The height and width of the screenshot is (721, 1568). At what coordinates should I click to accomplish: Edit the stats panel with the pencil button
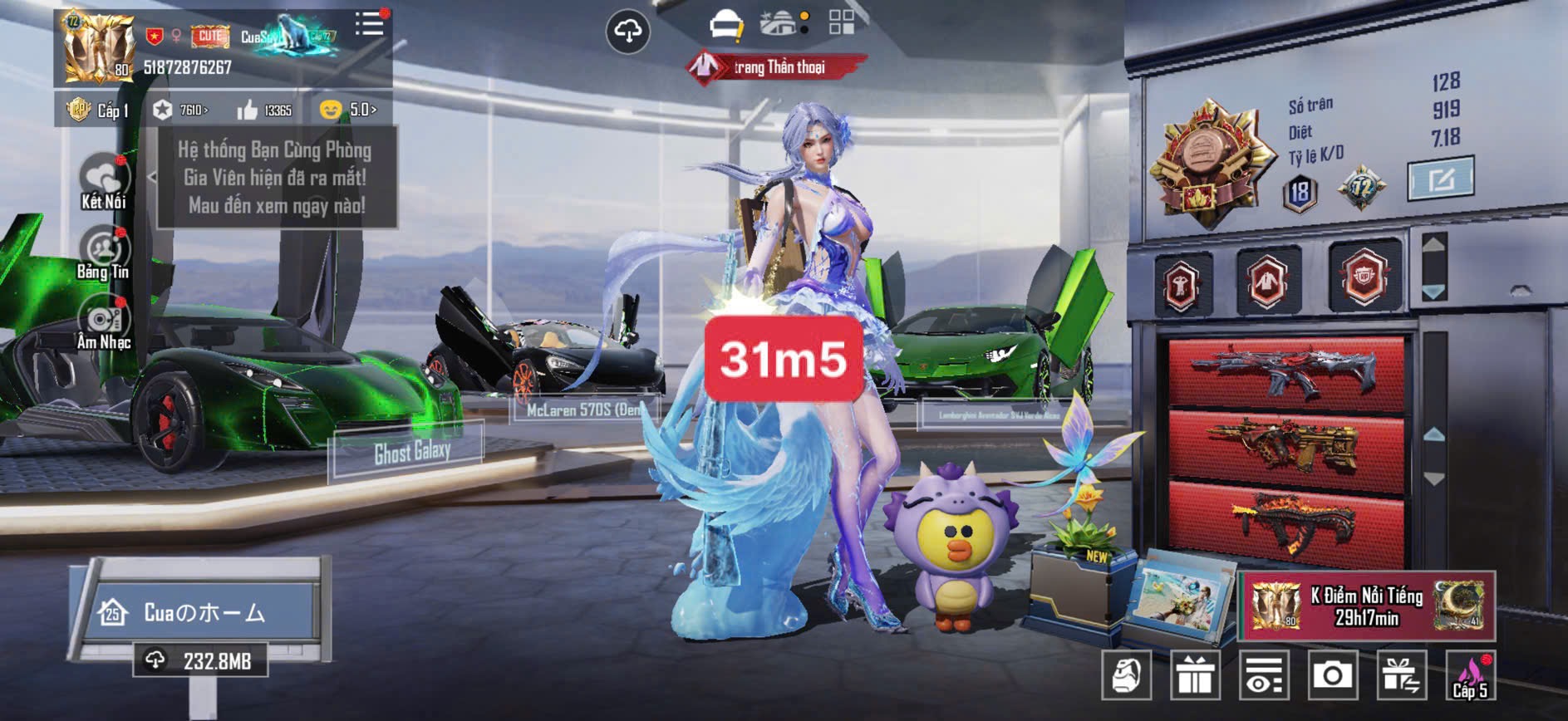coord(1440,178)
